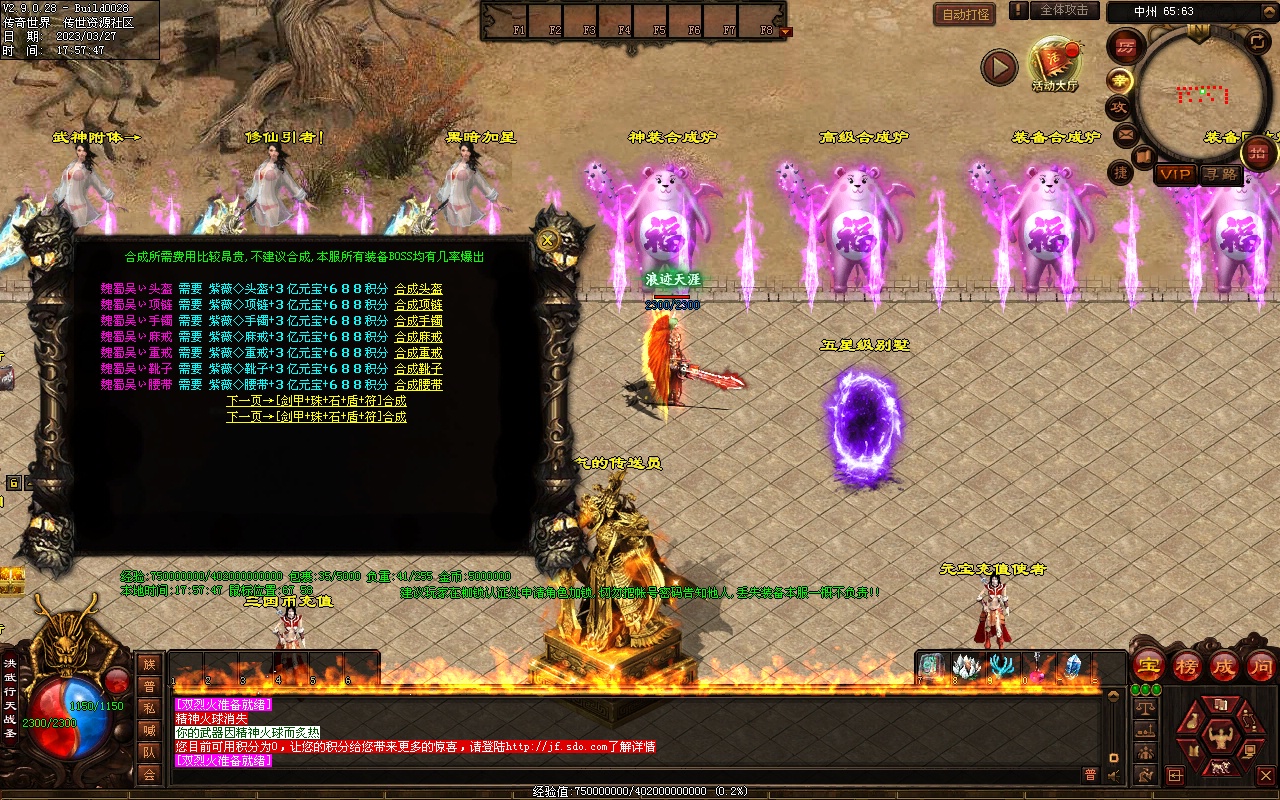Viewport: 1280px width, 800px height.
Task: Select the blue crystal hotbar slot
Action: coord(1073,667)
